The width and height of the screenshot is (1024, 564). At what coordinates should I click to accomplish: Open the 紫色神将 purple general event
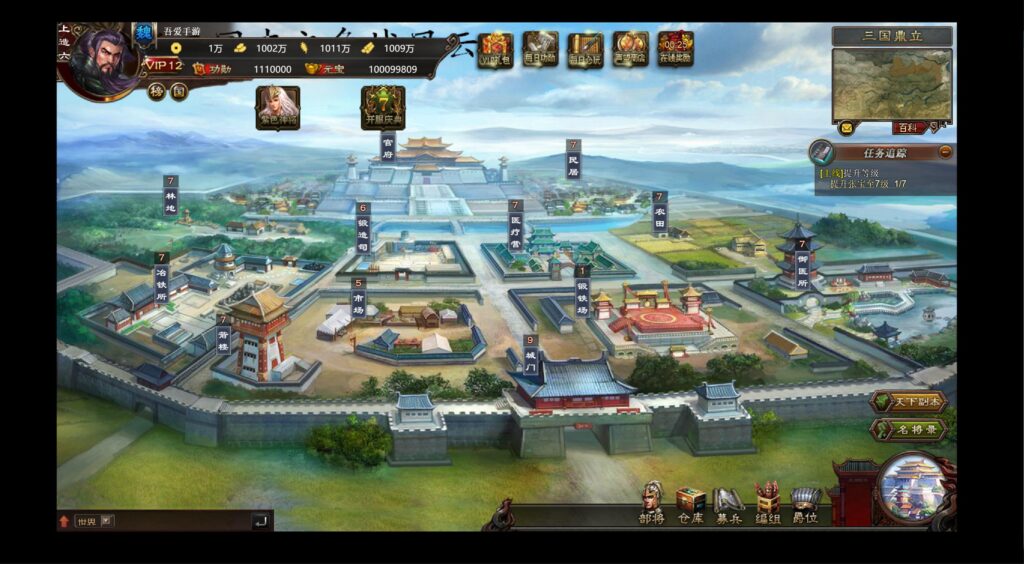[x=278, y=106]
